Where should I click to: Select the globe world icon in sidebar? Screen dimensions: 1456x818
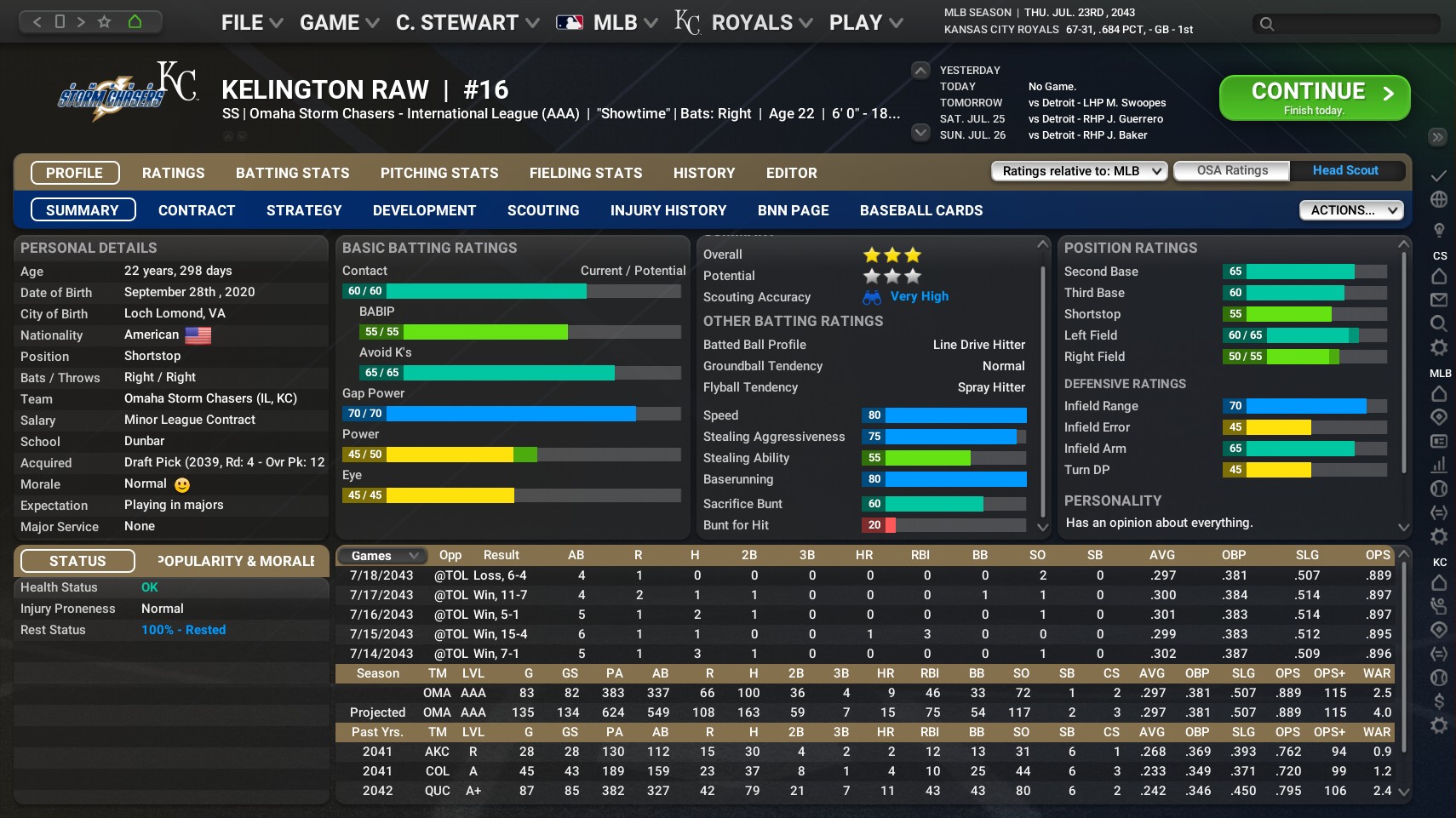tap(1438, 198)
